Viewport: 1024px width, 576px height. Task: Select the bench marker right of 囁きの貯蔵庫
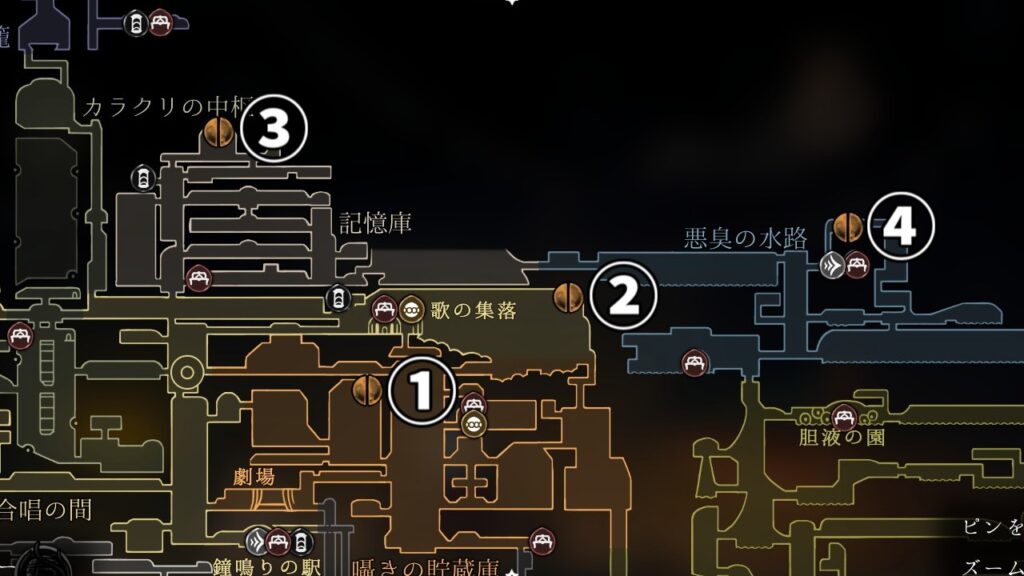pyautogui.click(x=543, y=540)
